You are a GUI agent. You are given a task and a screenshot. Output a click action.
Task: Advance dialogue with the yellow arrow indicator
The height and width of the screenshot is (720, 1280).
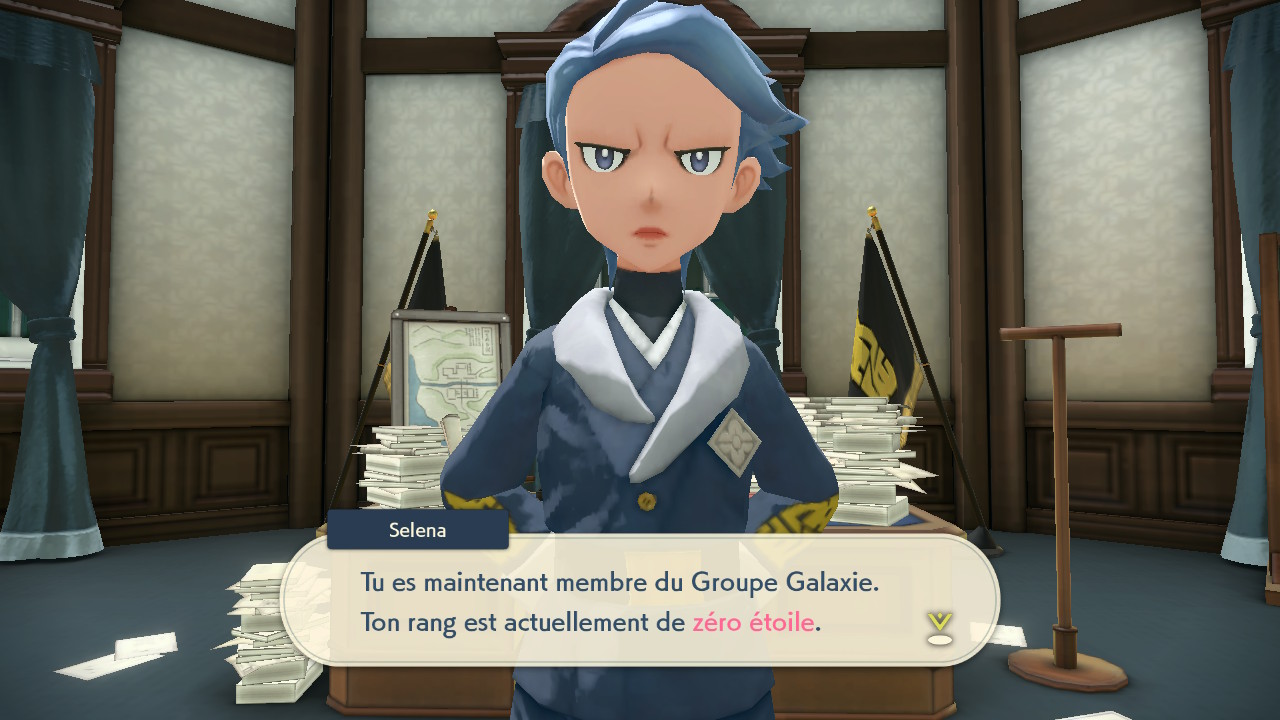[939, 627]
